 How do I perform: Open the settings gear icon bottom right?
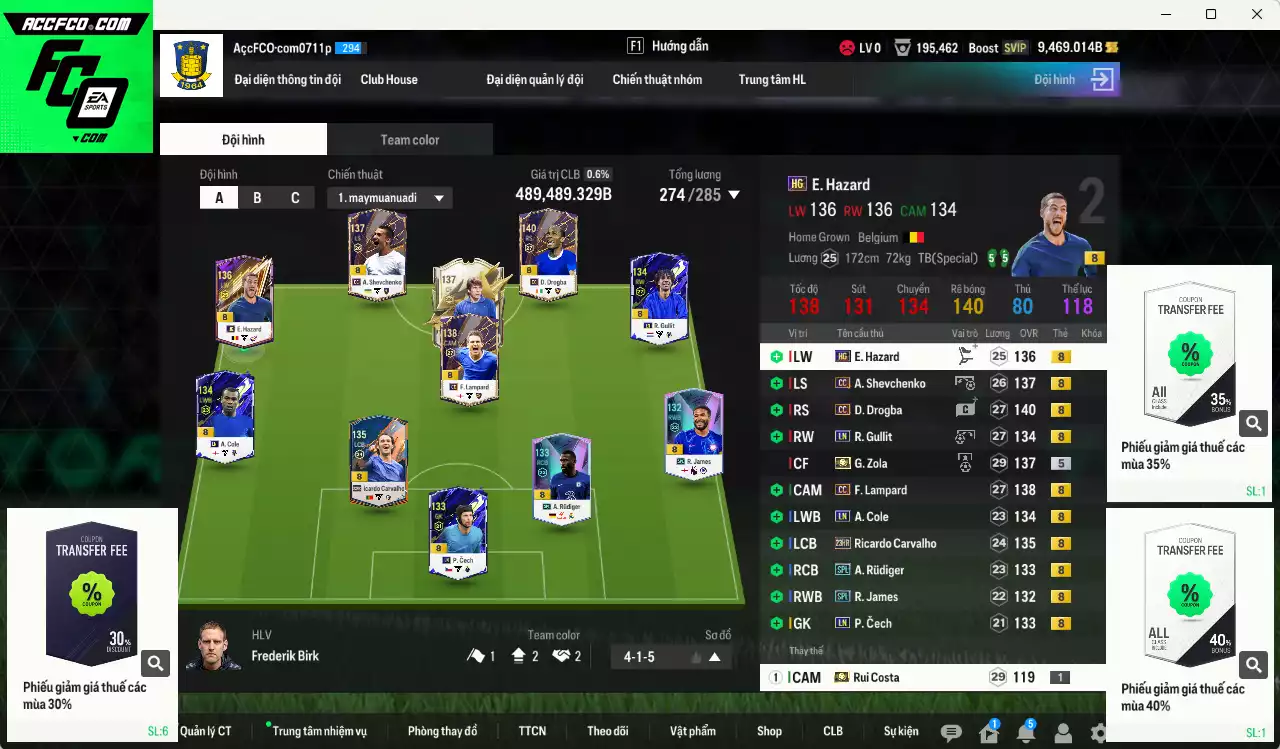[1100, 731]
